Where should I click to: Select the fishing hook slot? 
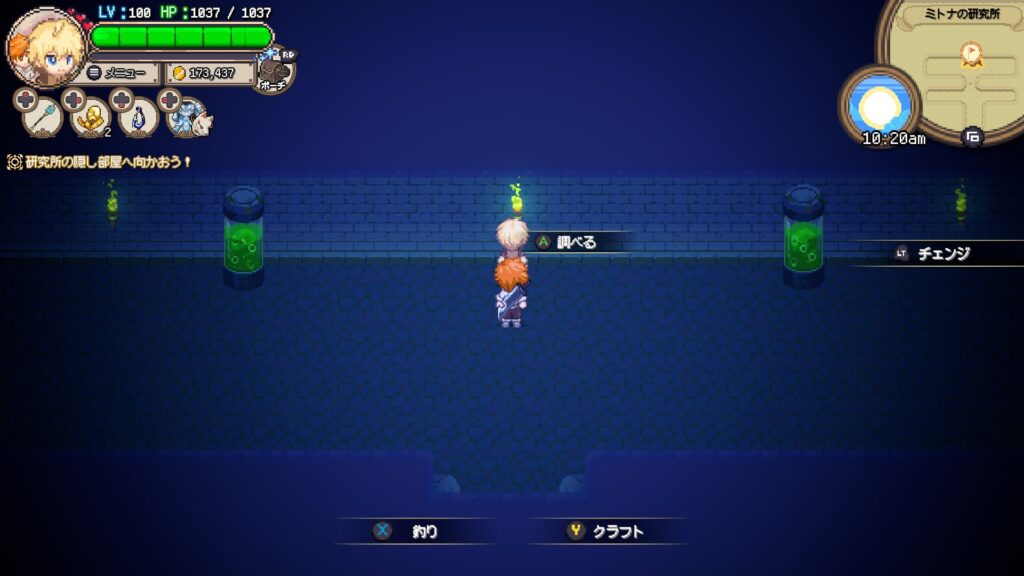point(140,118)
